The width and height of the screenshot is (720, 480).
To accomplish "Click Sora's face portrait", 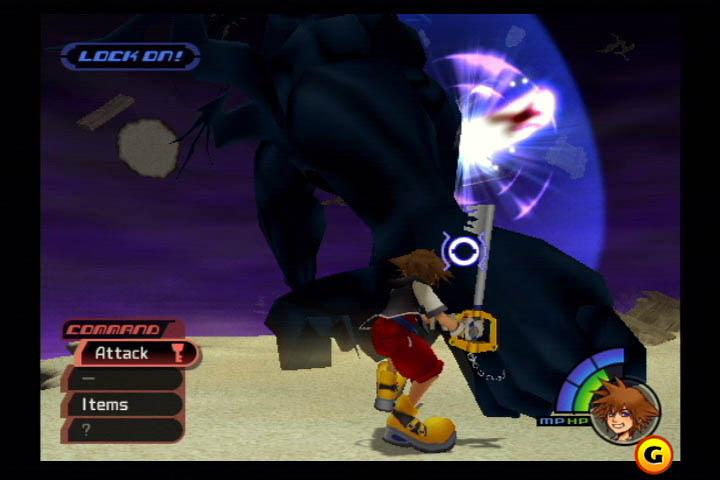I will pyautogui.click(x=624, y=408).
